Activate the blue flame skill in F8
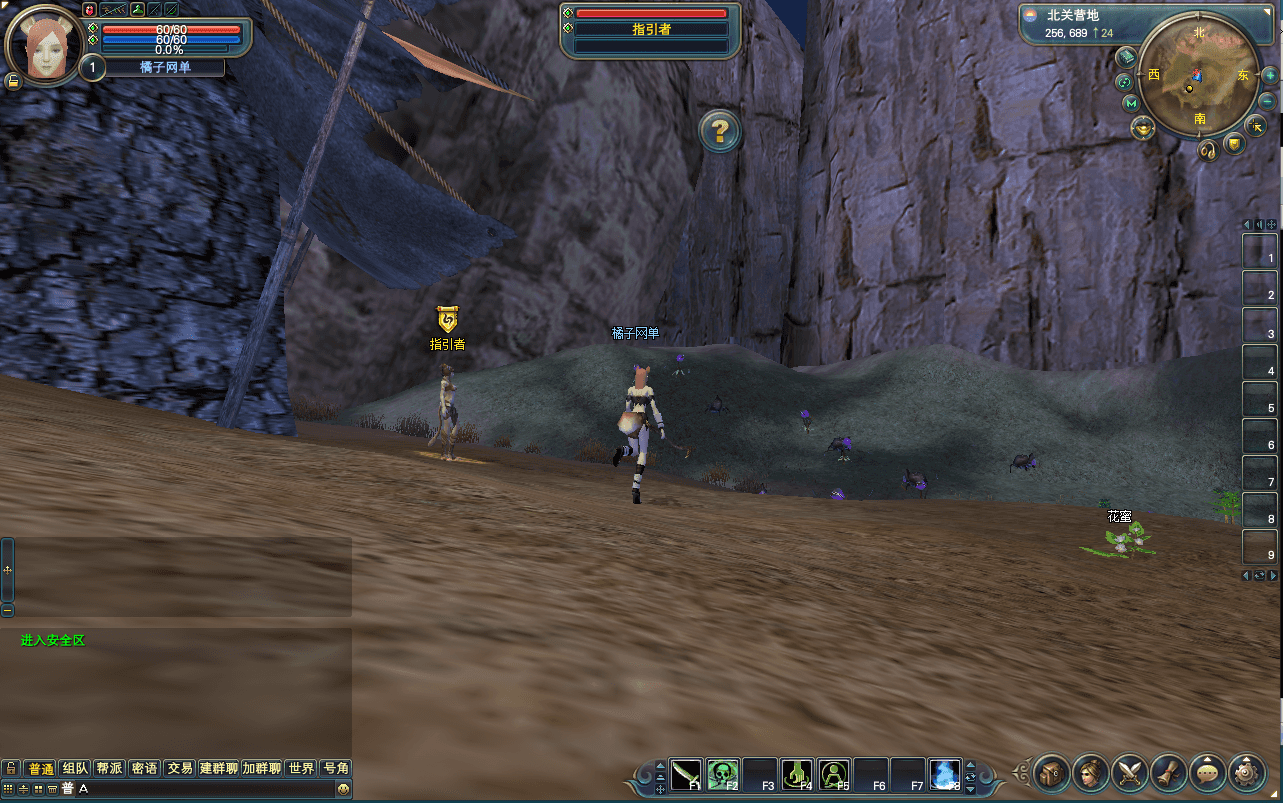 945,774
